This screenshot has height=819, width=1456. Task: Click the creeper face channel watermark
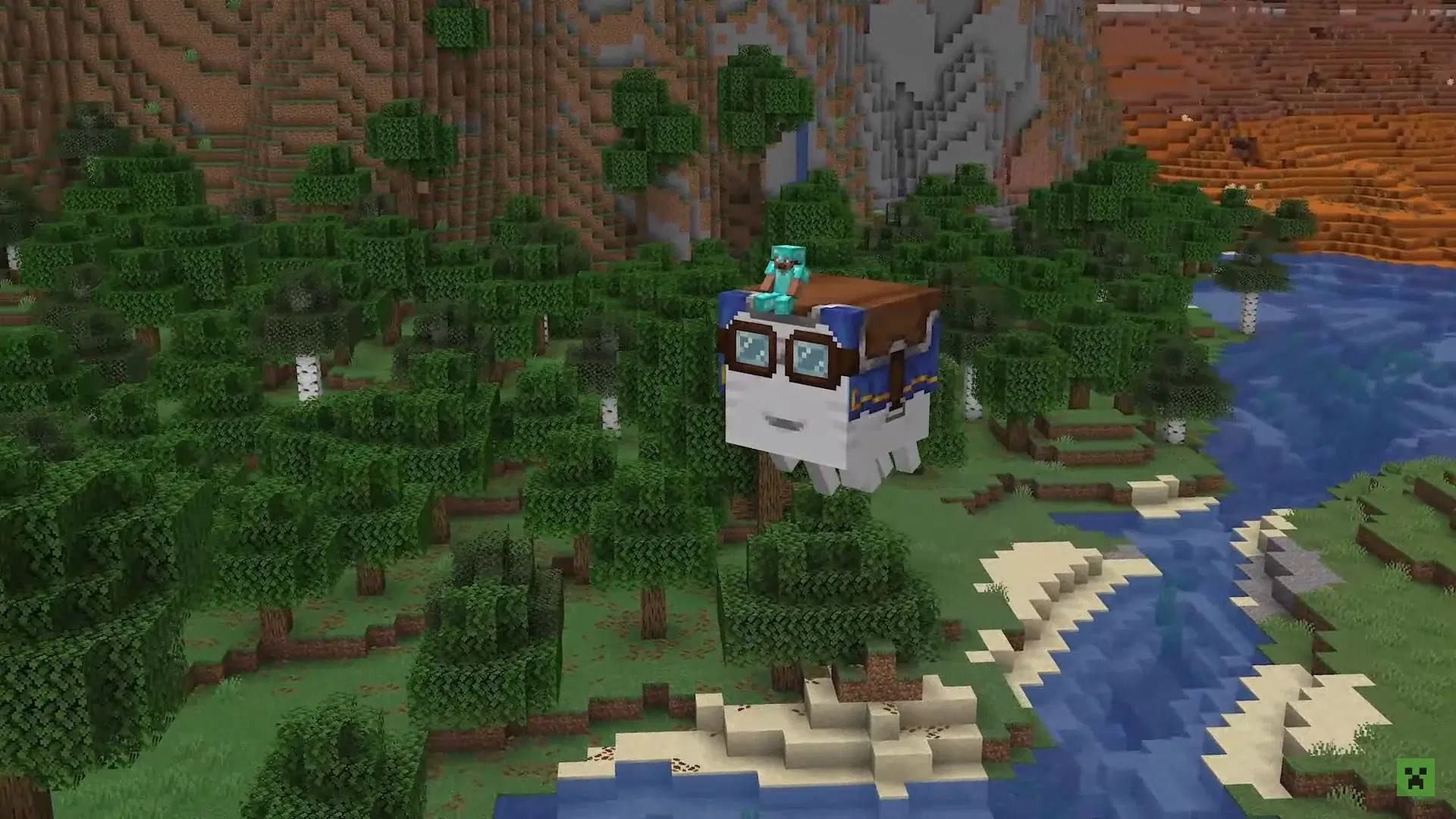(1415, 777)
